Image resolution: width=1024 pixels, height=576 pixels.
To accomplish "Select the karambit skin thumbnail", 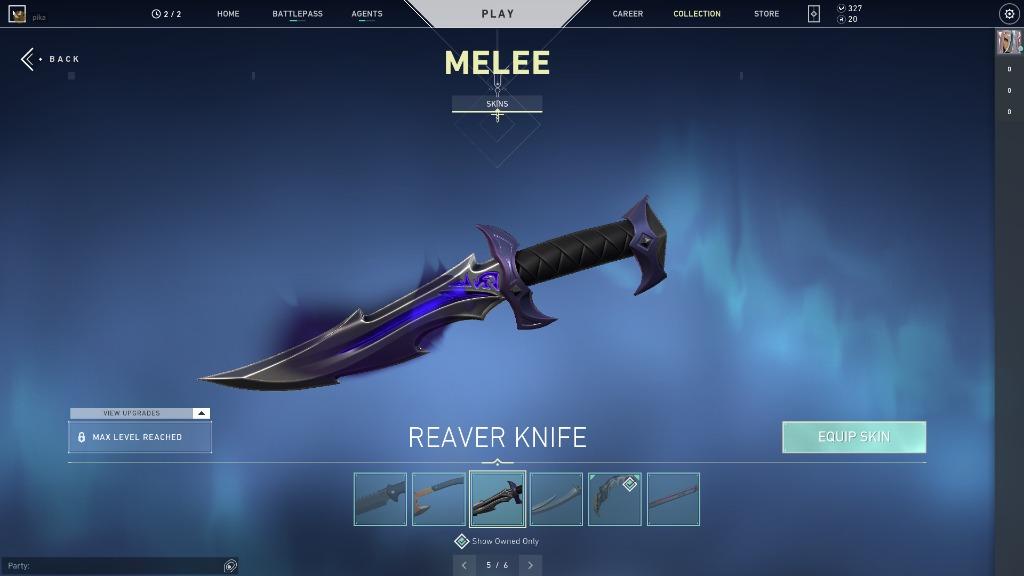I will tap(614, 499).
